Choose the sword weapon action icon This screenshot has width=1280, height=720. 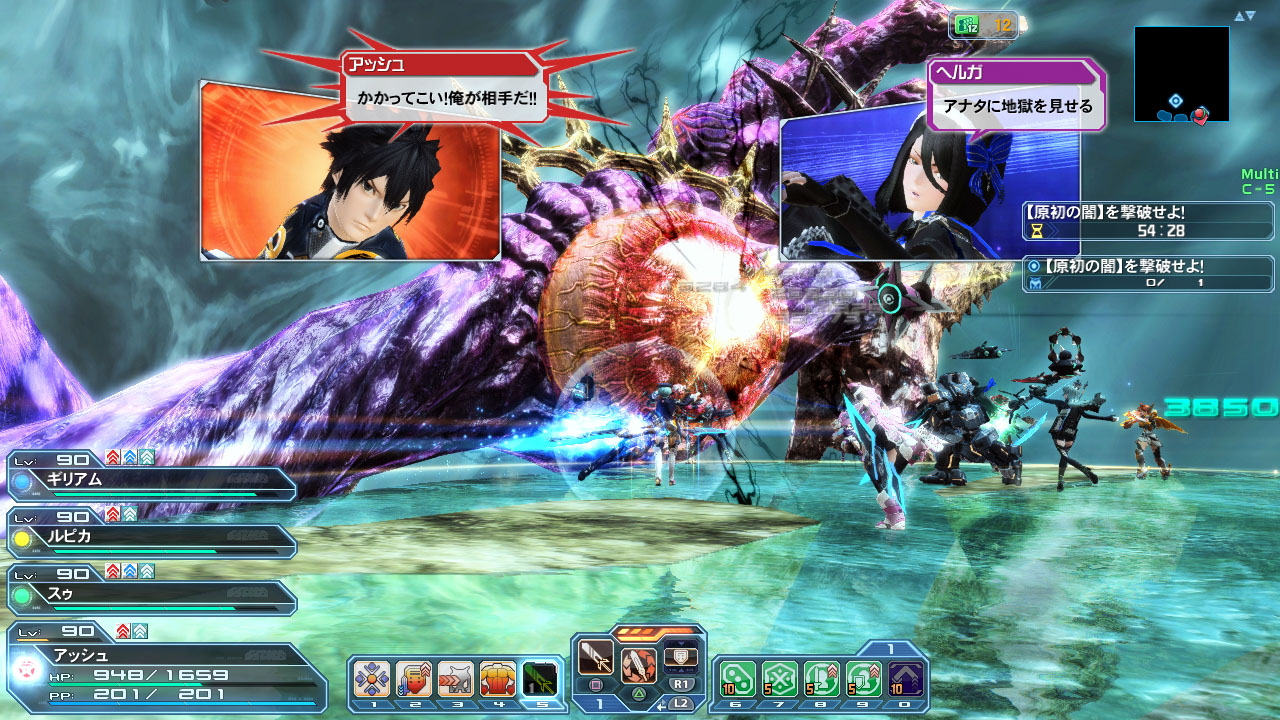point(597,658)
